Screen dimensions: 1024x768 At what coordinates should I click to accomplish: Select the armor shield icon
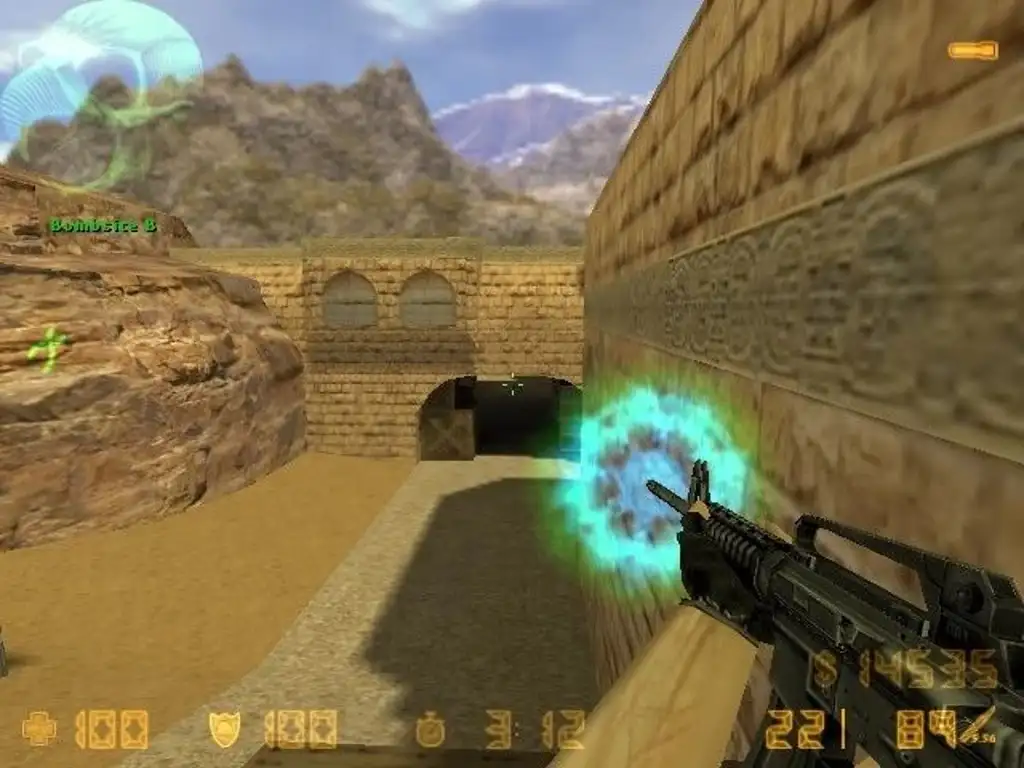coord(224,729)
